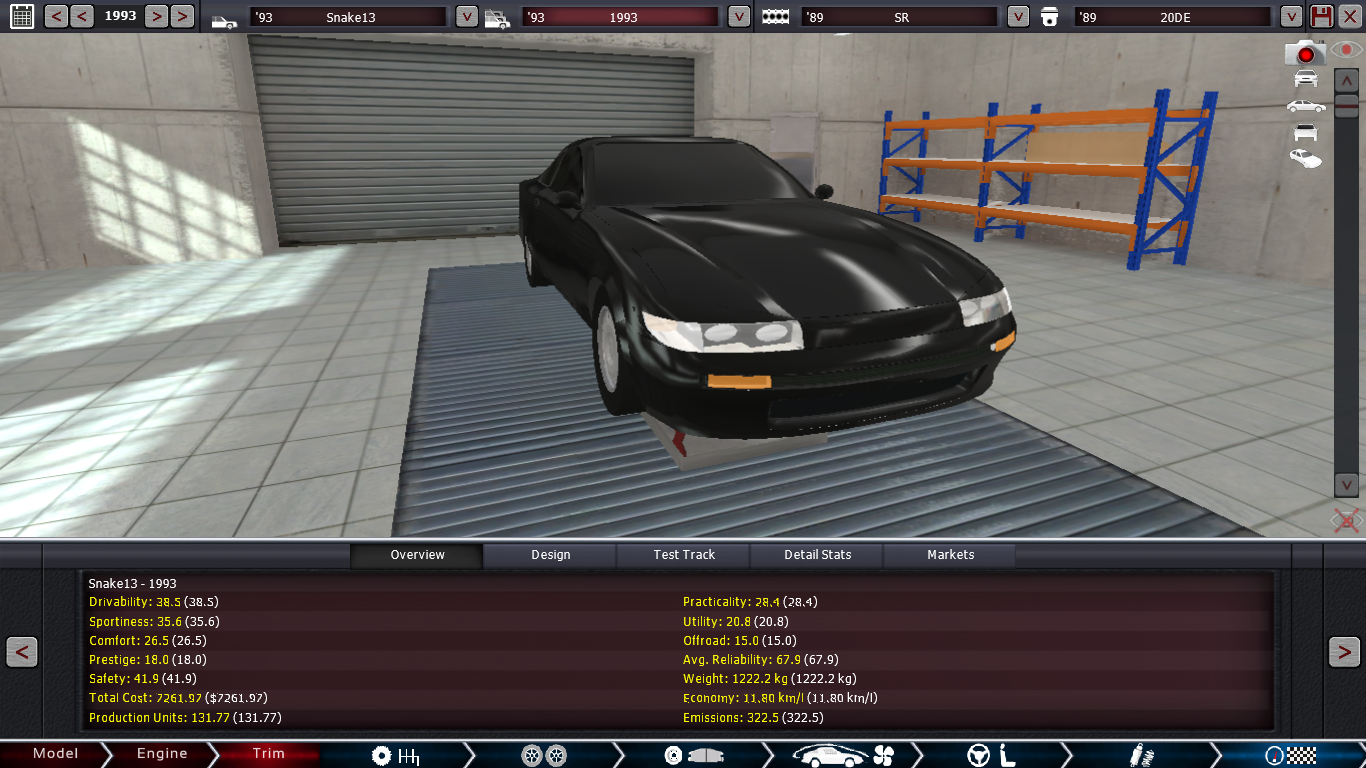Close the car designer with the X

click(1348, 16)
